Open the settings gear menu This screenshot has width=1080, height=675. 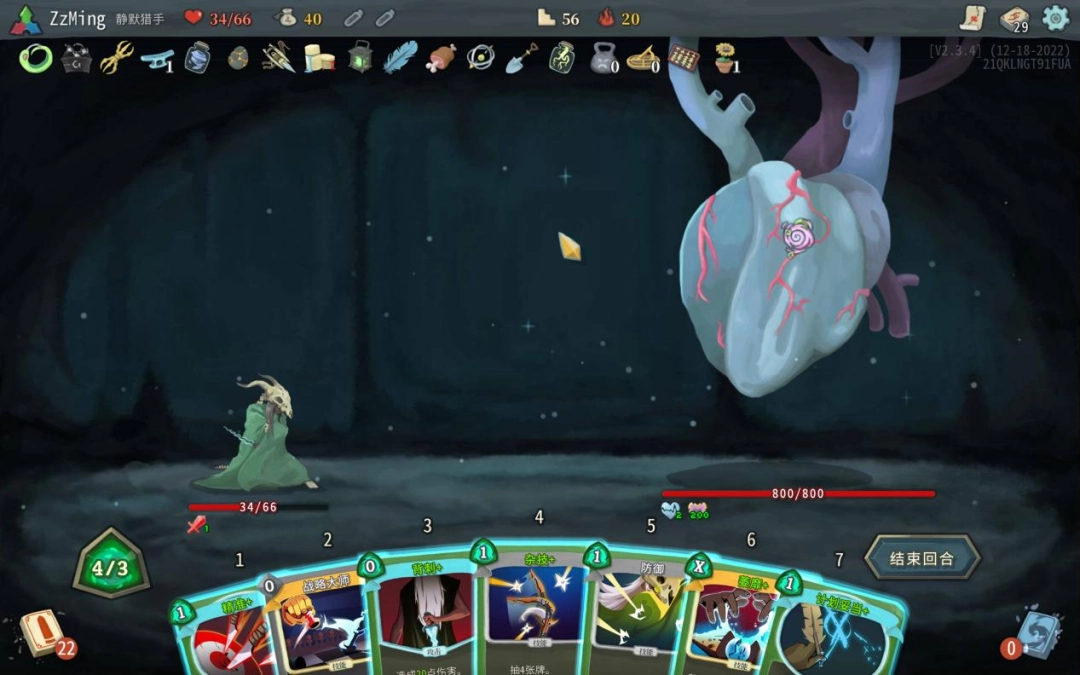pyautogui.click(x=1055, y=18)
